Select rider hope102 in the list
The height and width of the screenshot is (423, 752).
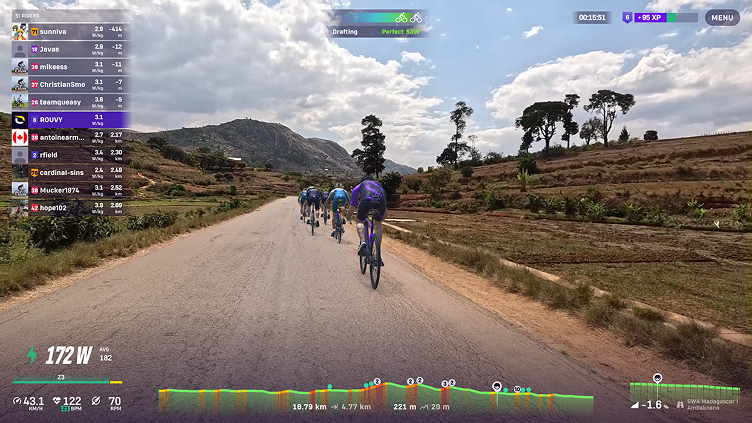[x=70, y=207]
